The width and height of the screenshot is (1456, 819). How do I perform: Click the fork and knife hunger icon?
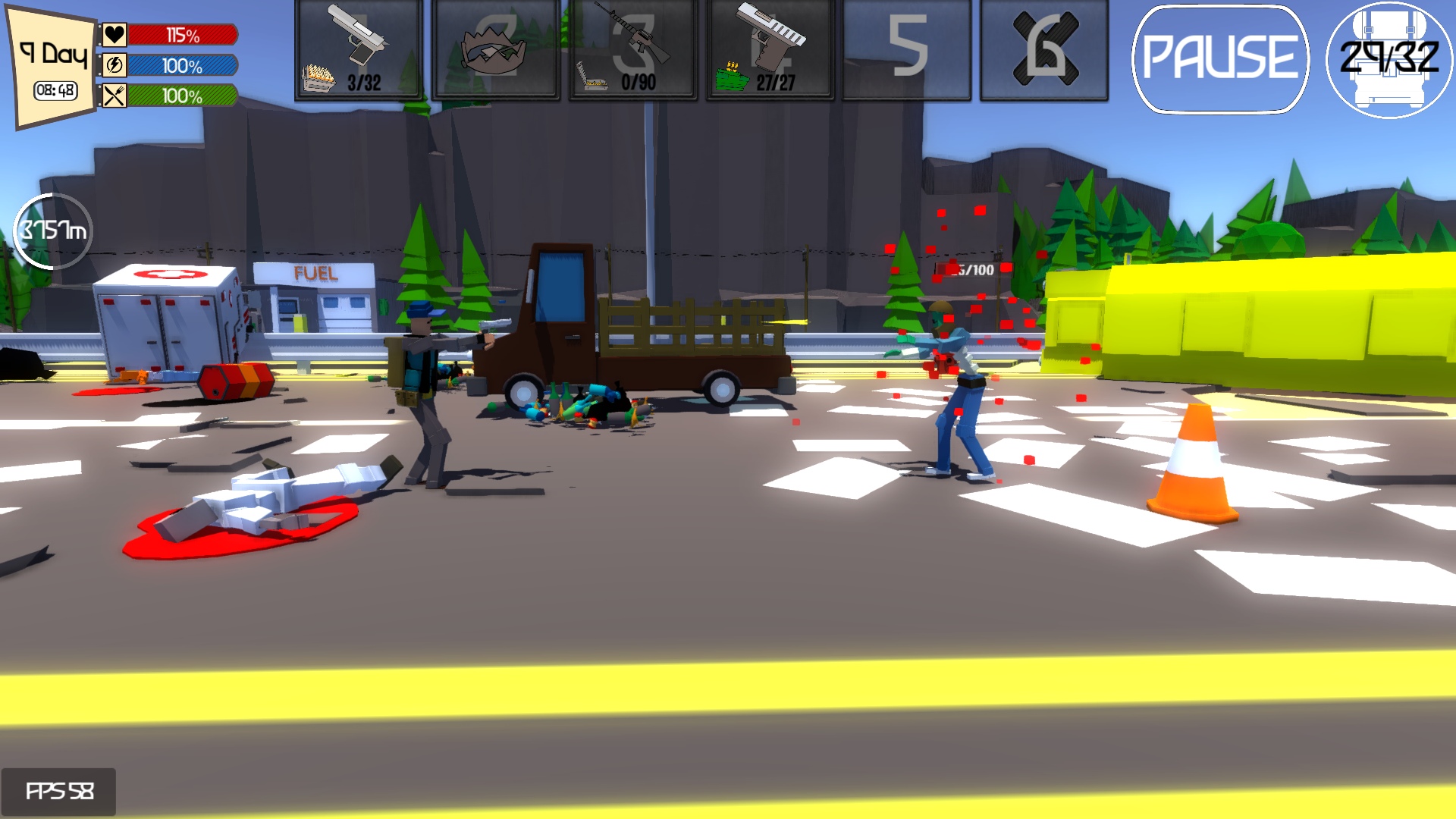(115, 97)
